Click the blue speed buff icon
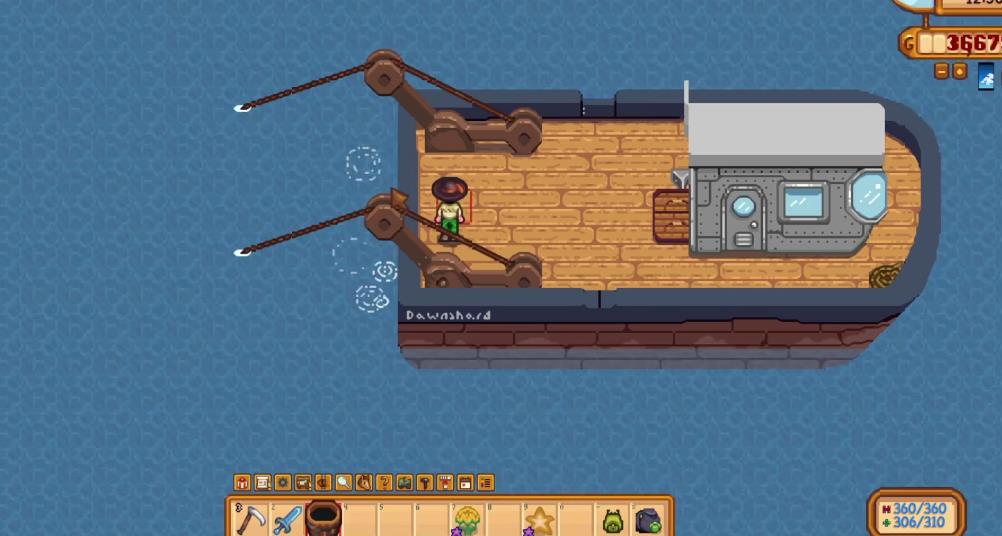This screenshot has width=1002, height=536. pyautogui.click(x=987, y=78)
